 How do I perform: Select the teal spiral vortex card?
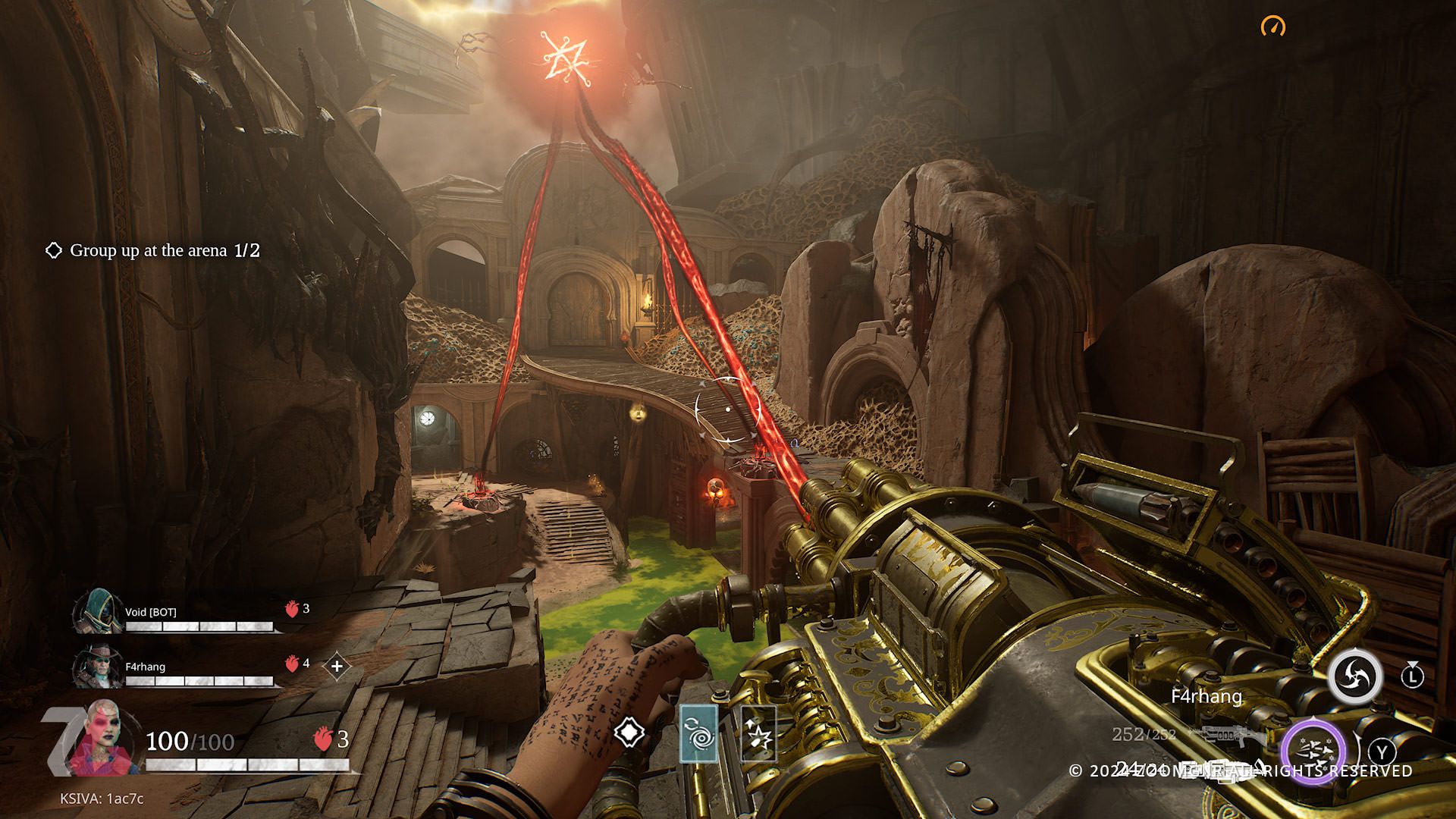[x=698, y=733]
